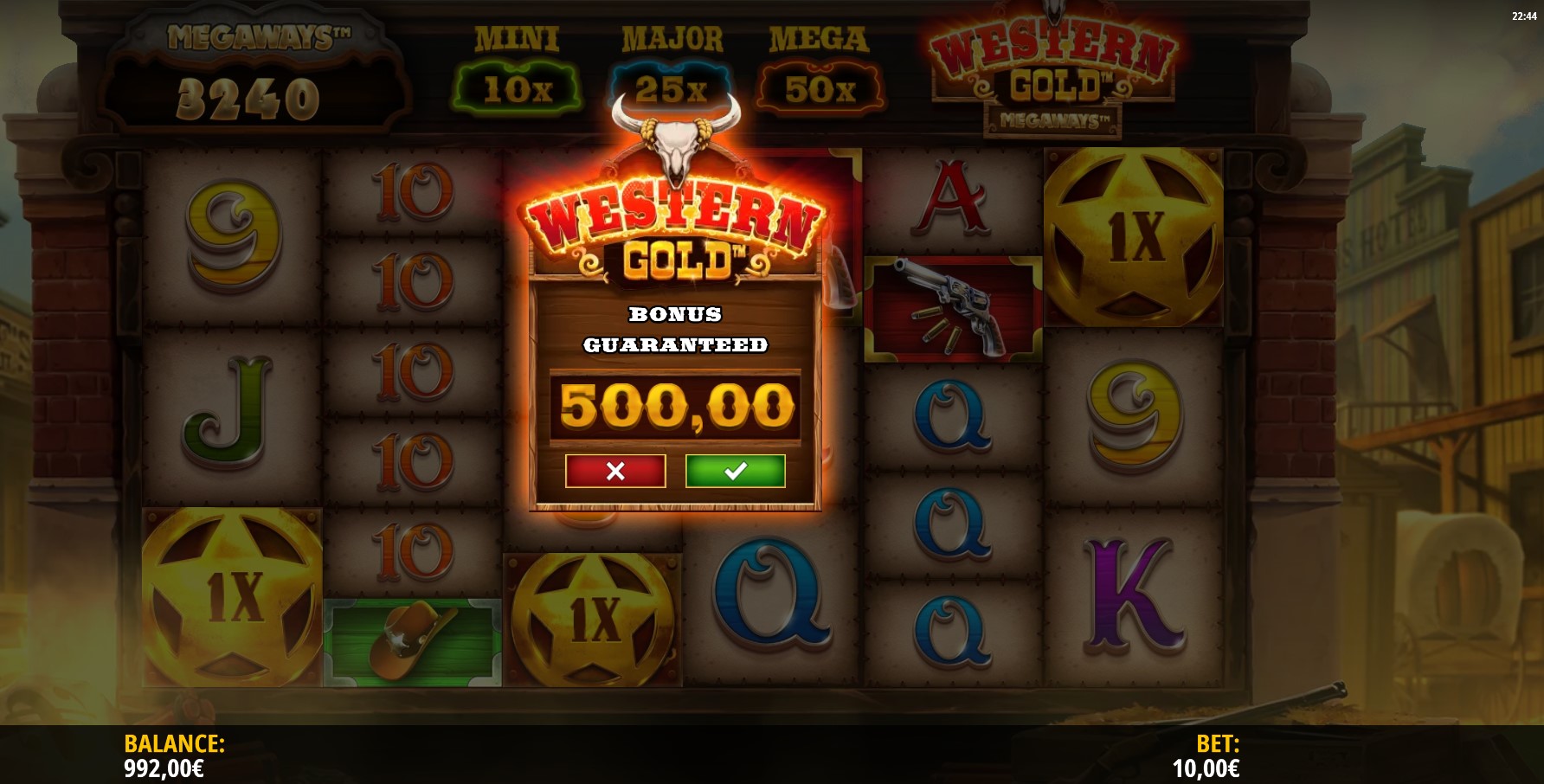Confirm the bonus buy with green checkmark

point(735,471)
